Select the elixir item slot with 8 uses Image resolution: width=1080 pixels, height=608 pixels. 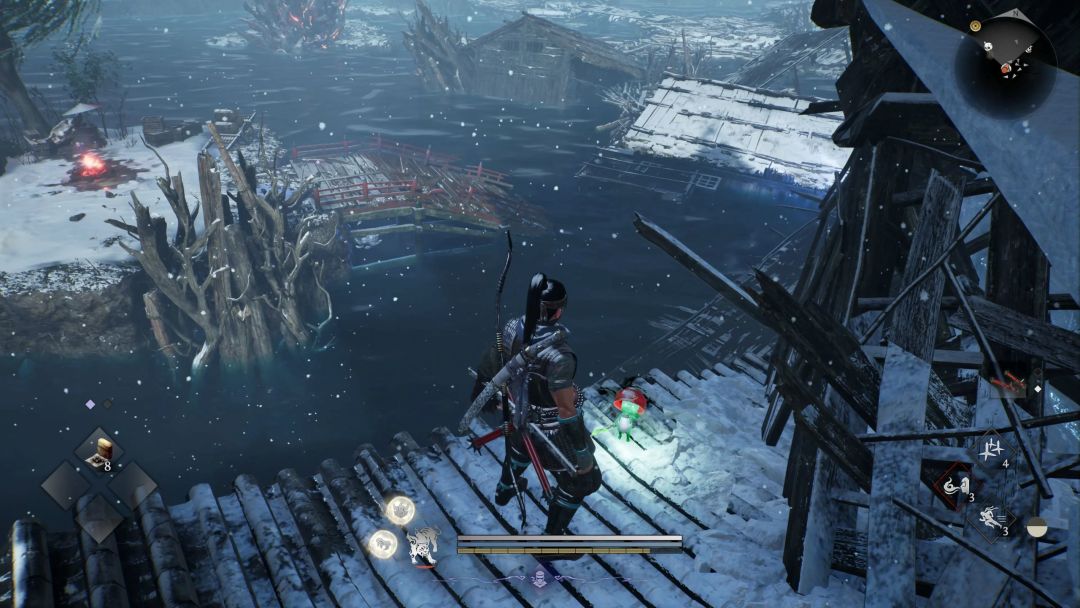click(x=100, y=453)
